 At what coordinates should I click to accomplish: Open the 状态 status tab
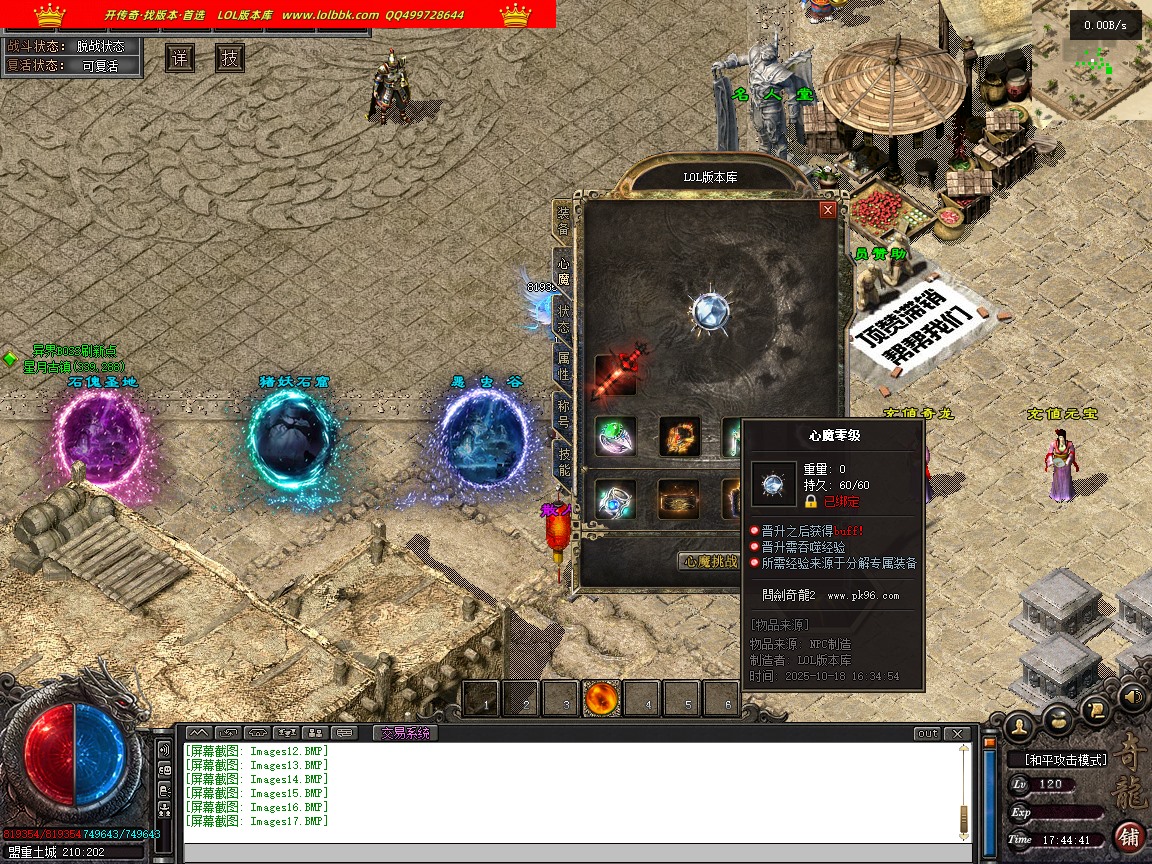563,317
